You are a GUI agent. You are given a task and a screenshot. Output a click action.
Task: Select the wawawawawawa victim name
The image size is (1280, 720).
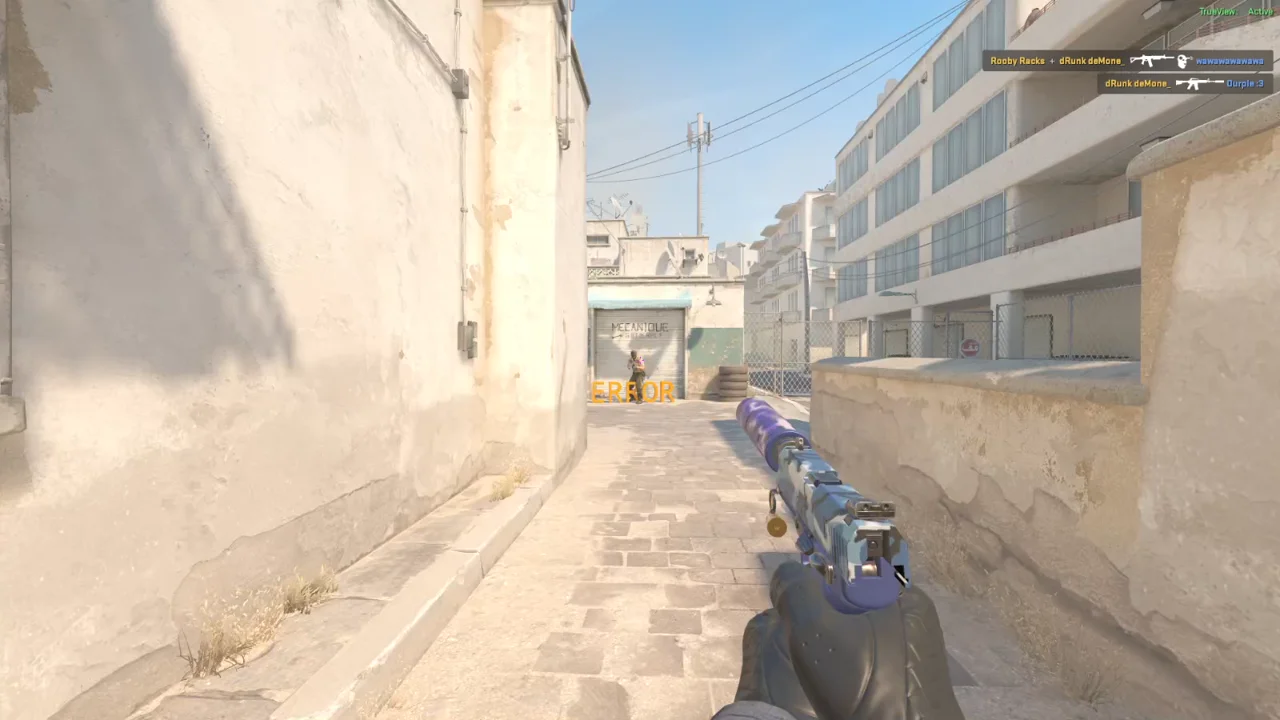pyautogui.click(x=1232, y=61)
